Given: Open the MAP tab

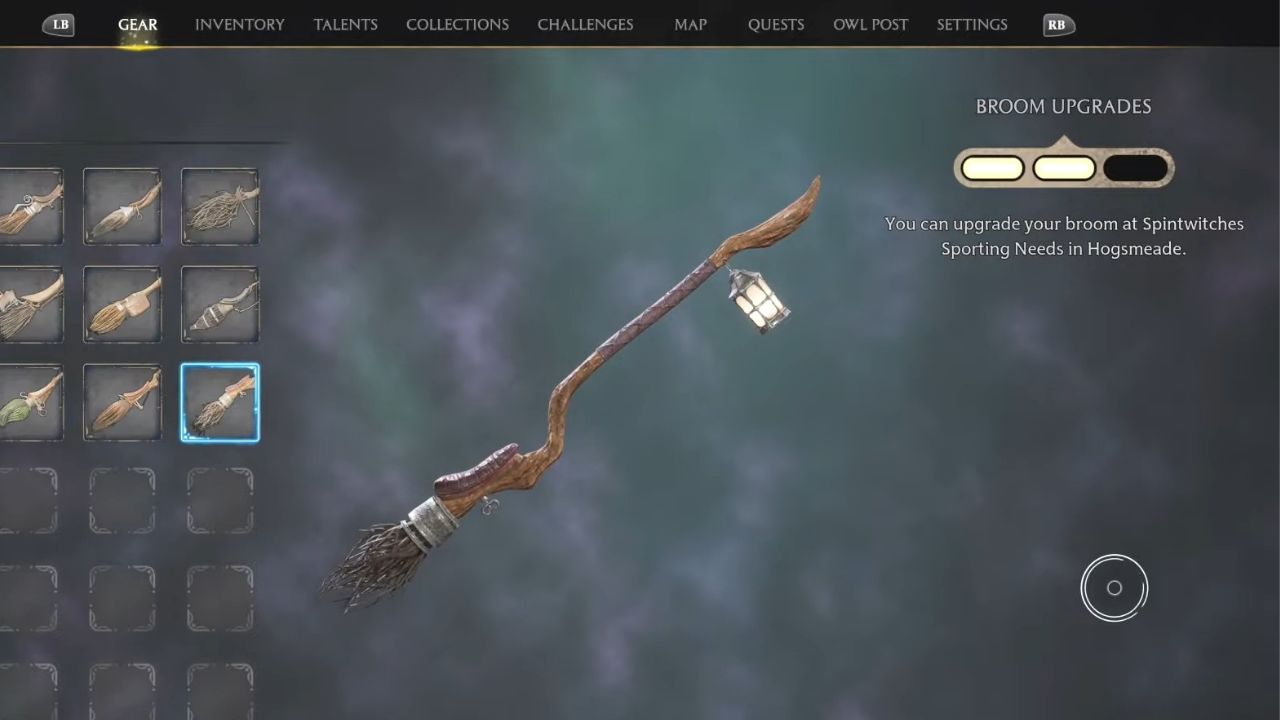Looking at the screenshot, I should pos(690,24).
